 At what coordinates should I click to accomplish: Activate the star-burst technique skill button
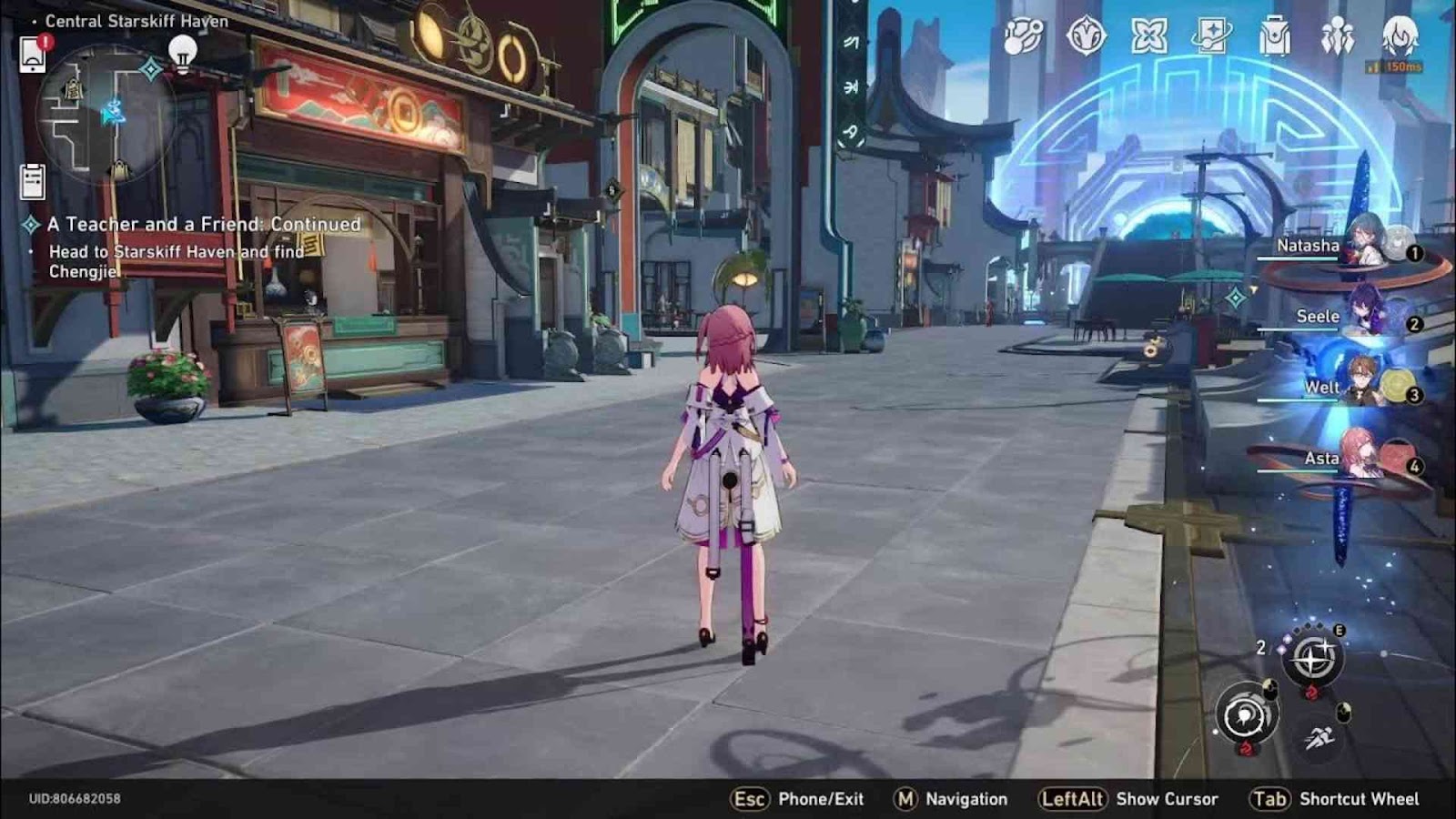[x=1311, y=657]
